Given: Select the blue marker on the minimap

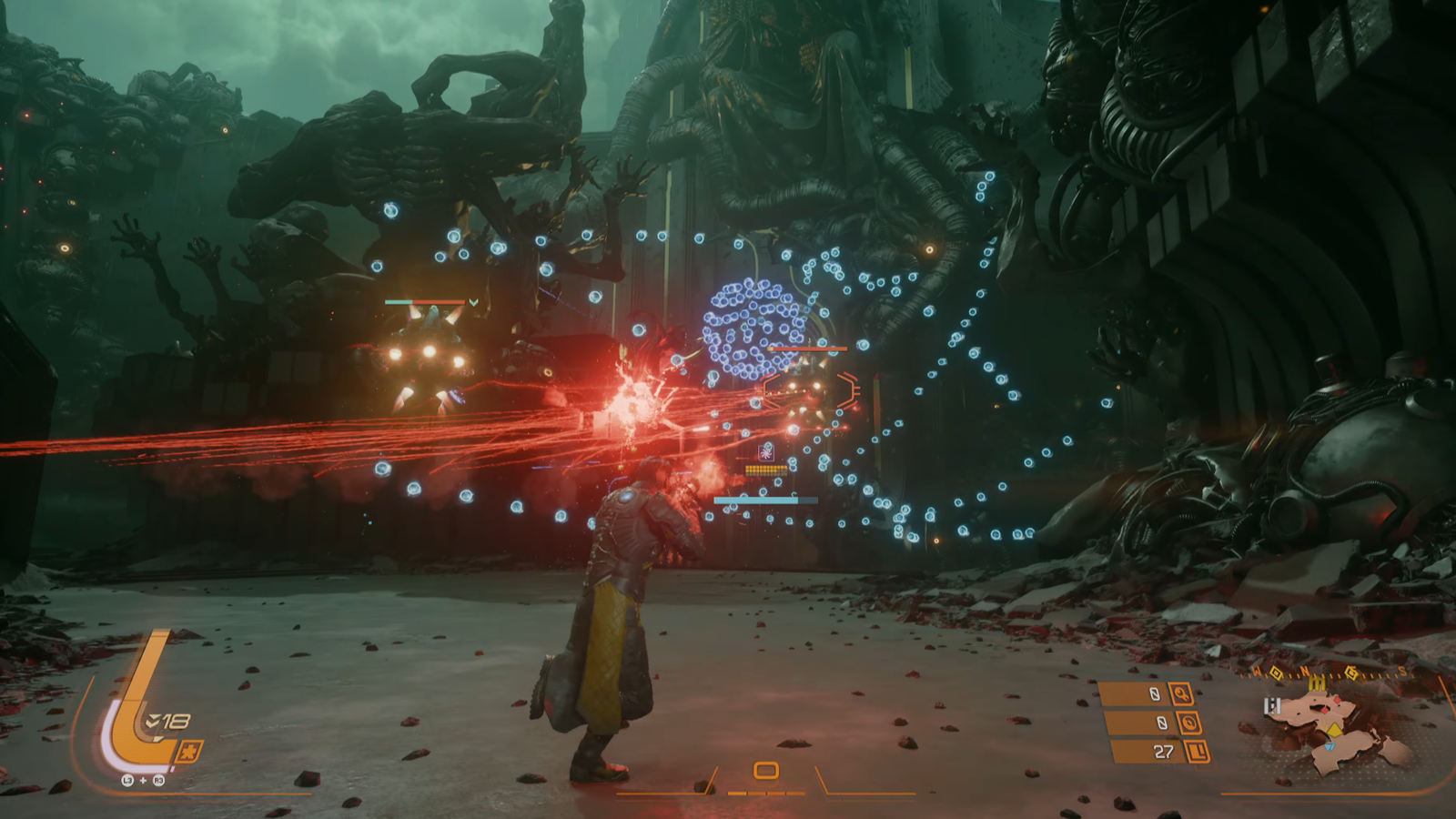Looking at the screenshot, I should 1330,746.
